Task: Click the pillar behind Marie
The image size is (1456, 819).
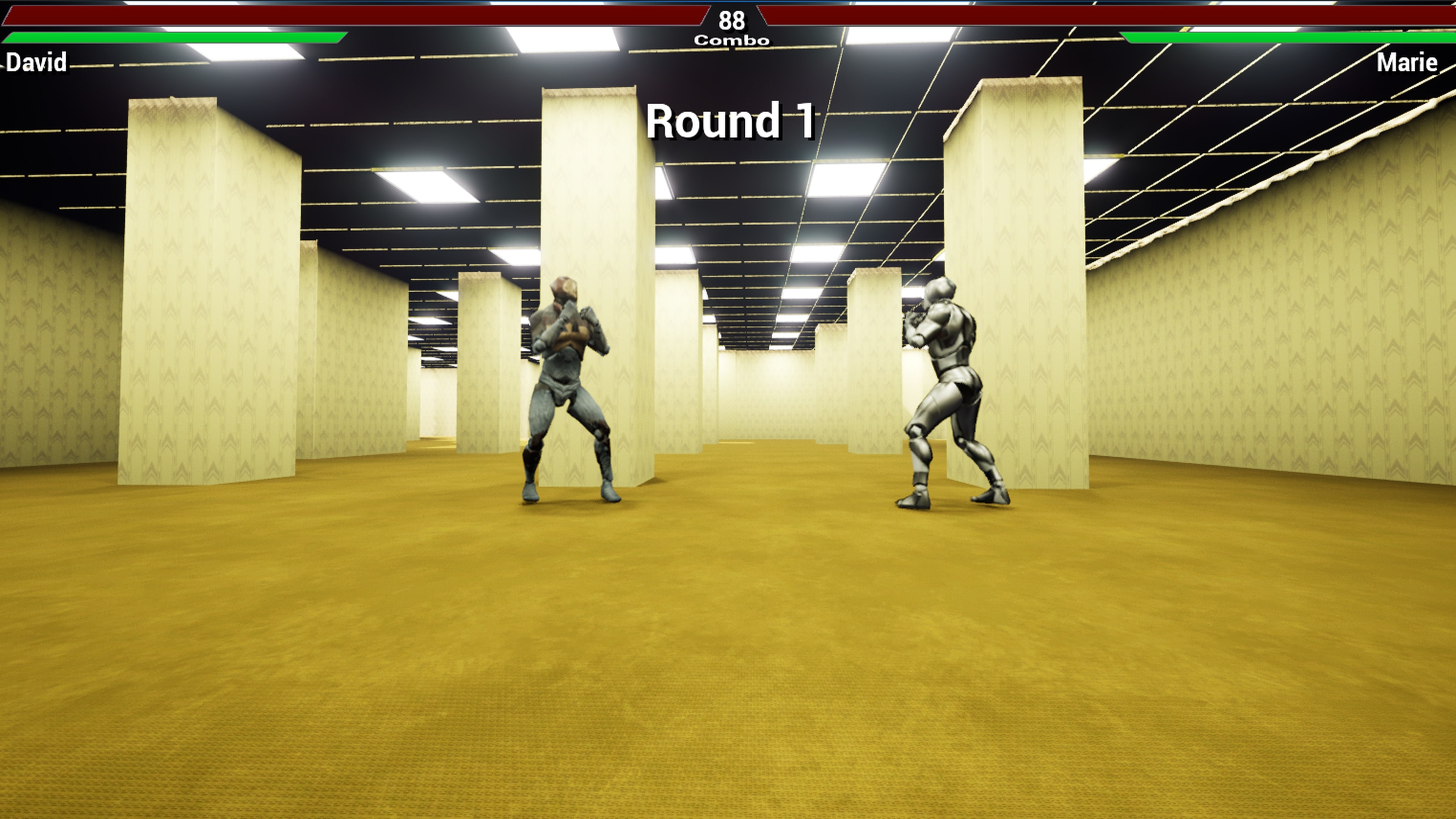Action: click(x=1017, y=226)
